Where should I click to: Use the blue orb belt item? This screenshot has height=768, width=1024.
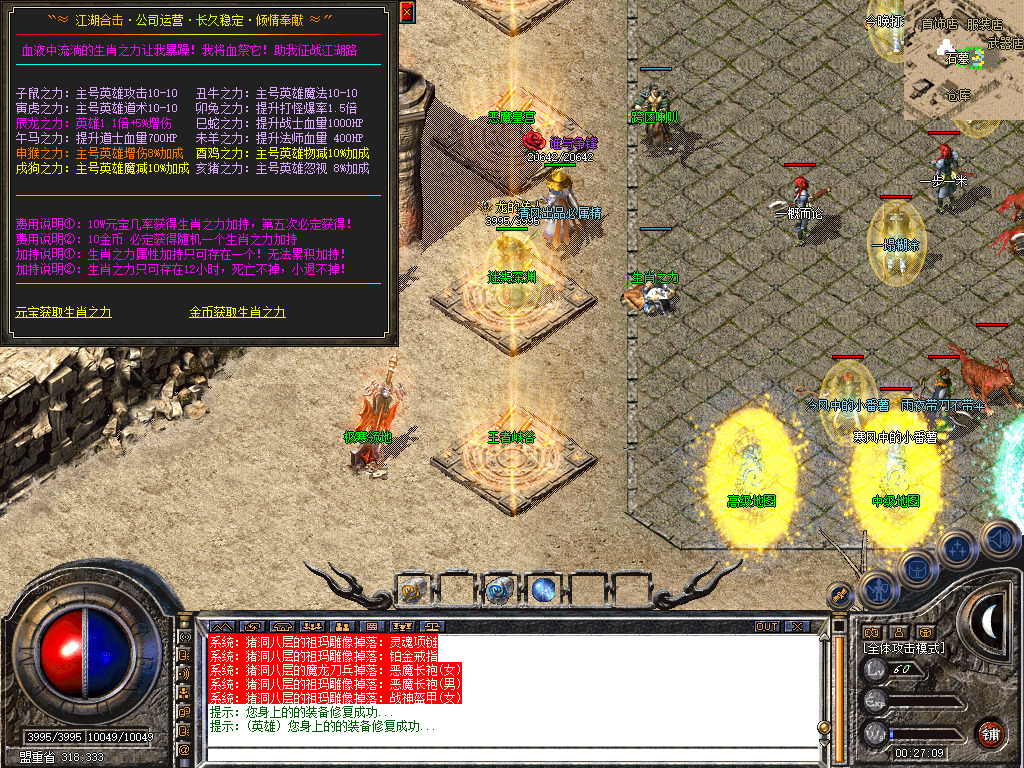click(543, 590)
